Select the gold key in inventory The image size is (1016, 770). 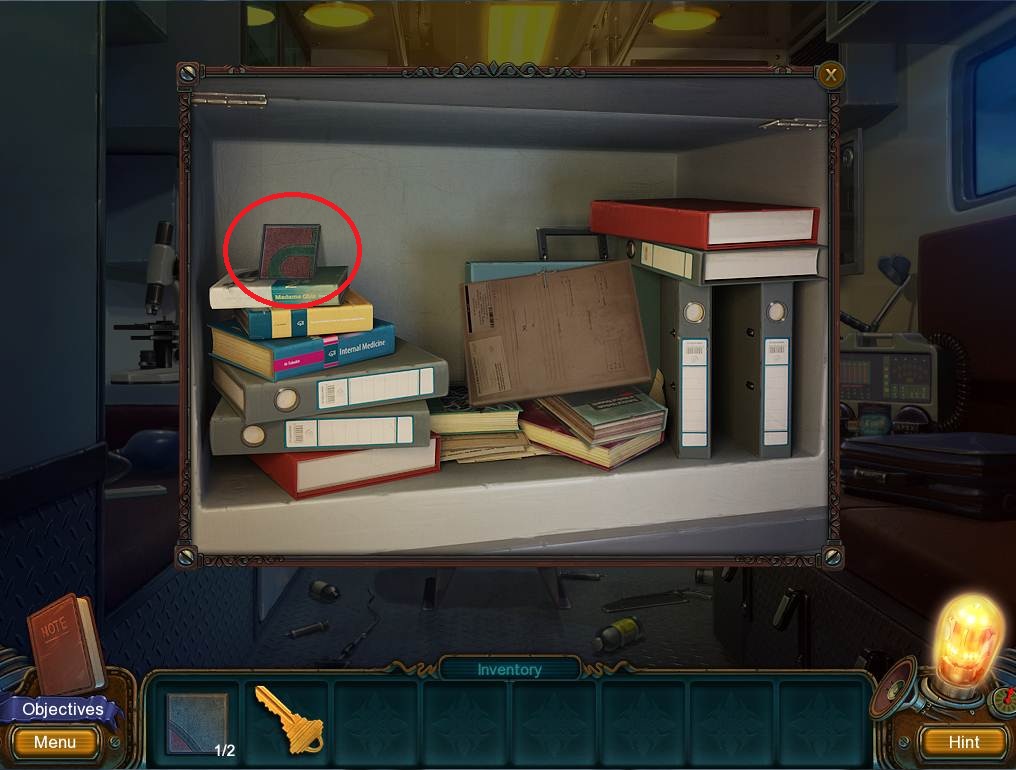click(x=284, y=718)
